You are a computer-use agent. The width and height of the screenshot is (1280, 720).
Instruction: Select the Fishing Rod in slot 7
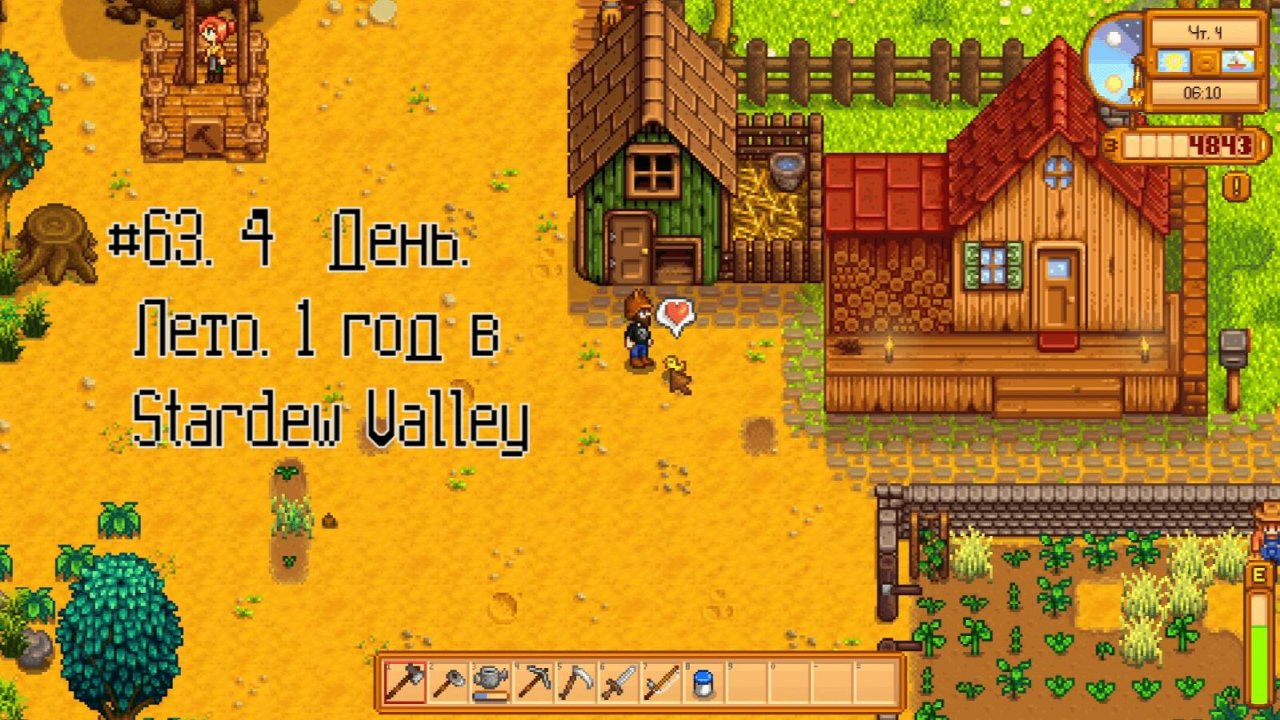tap(662, 683)
